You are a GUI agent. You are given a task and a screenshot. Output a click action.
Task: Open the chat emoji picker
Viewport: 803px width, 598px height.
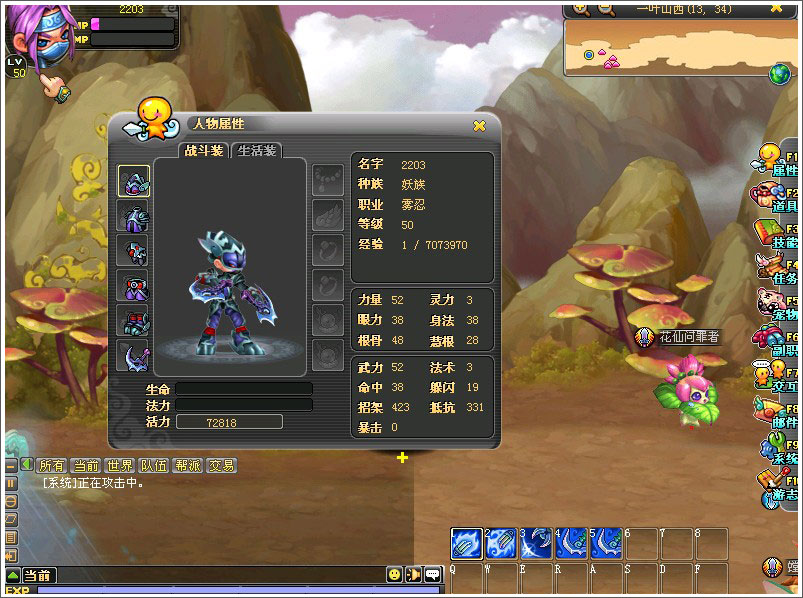[x=395, y=574]
